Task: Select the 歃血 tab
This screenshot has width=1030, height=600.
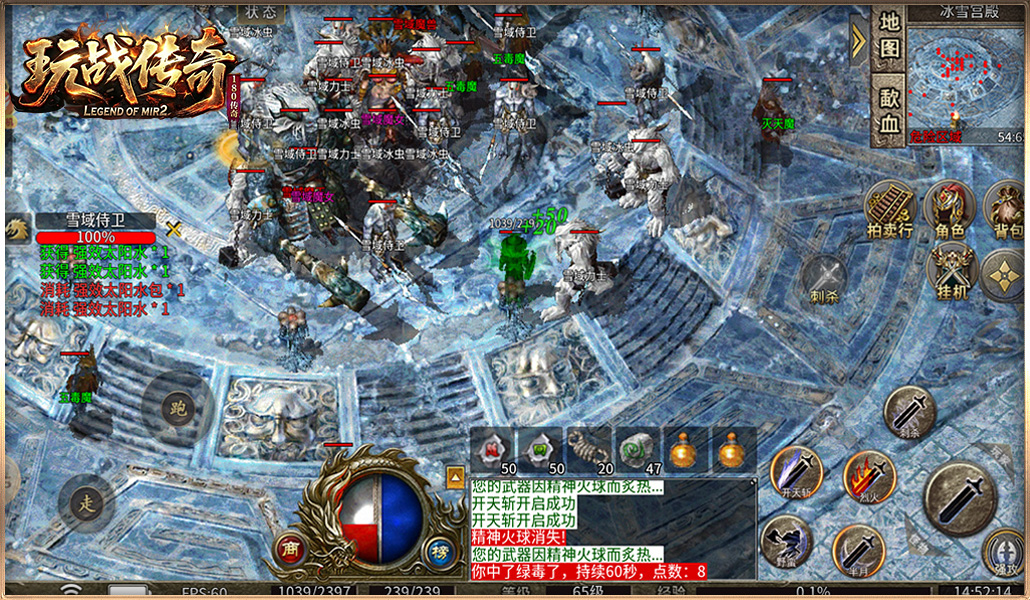Action: coord(888,108)
